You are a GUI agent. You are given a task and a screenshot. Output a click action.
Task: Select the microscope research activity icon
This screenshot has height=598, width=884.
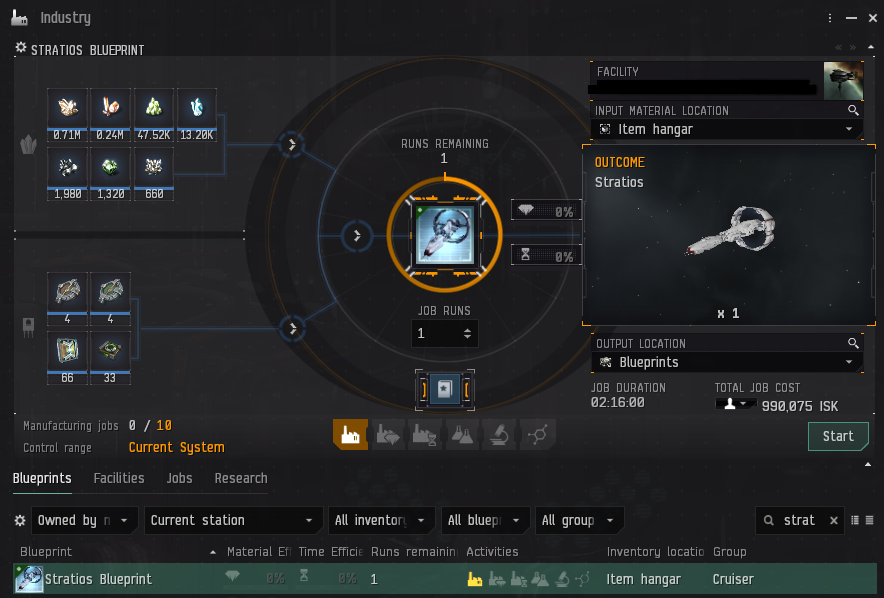[495, 434]
